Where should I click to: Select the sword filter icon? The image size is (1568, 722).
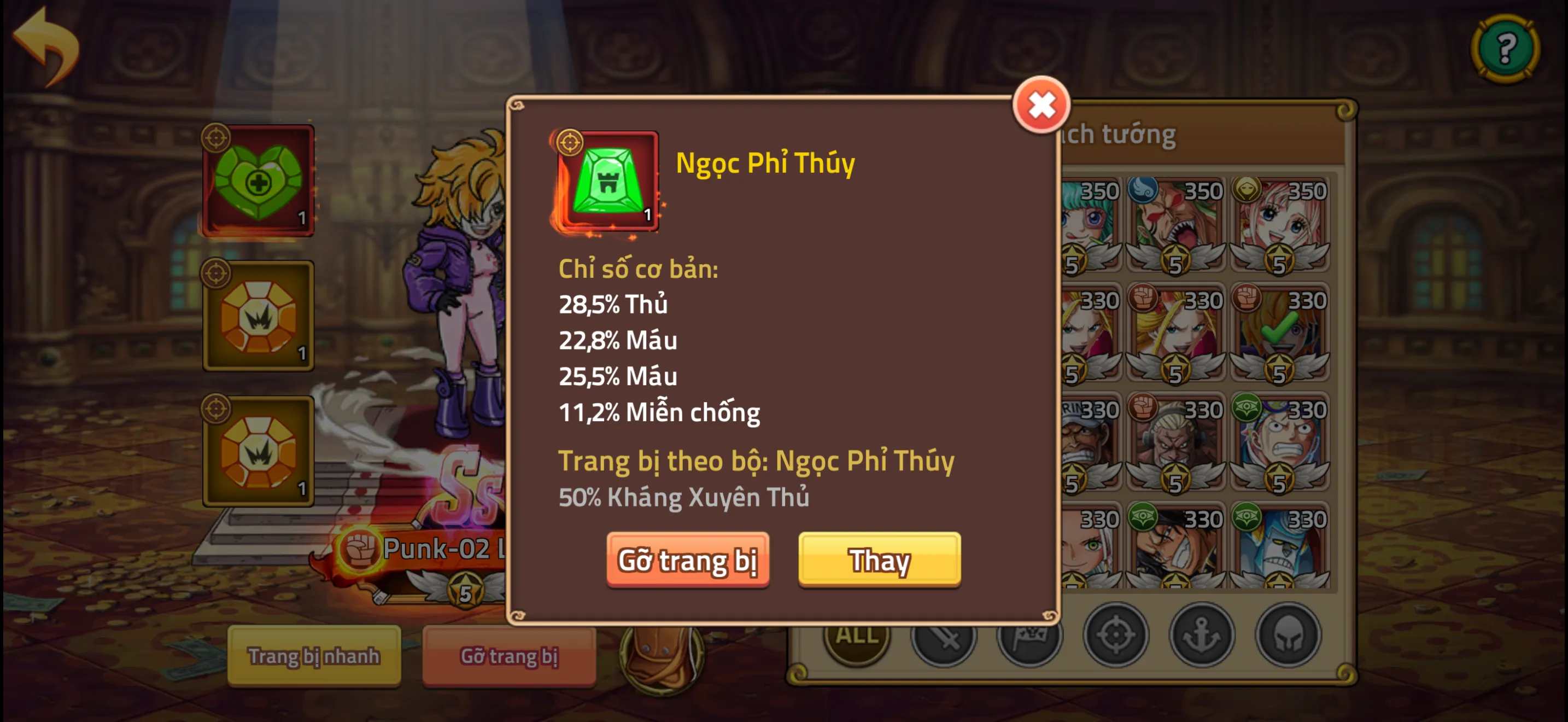[x=944, y=637]
